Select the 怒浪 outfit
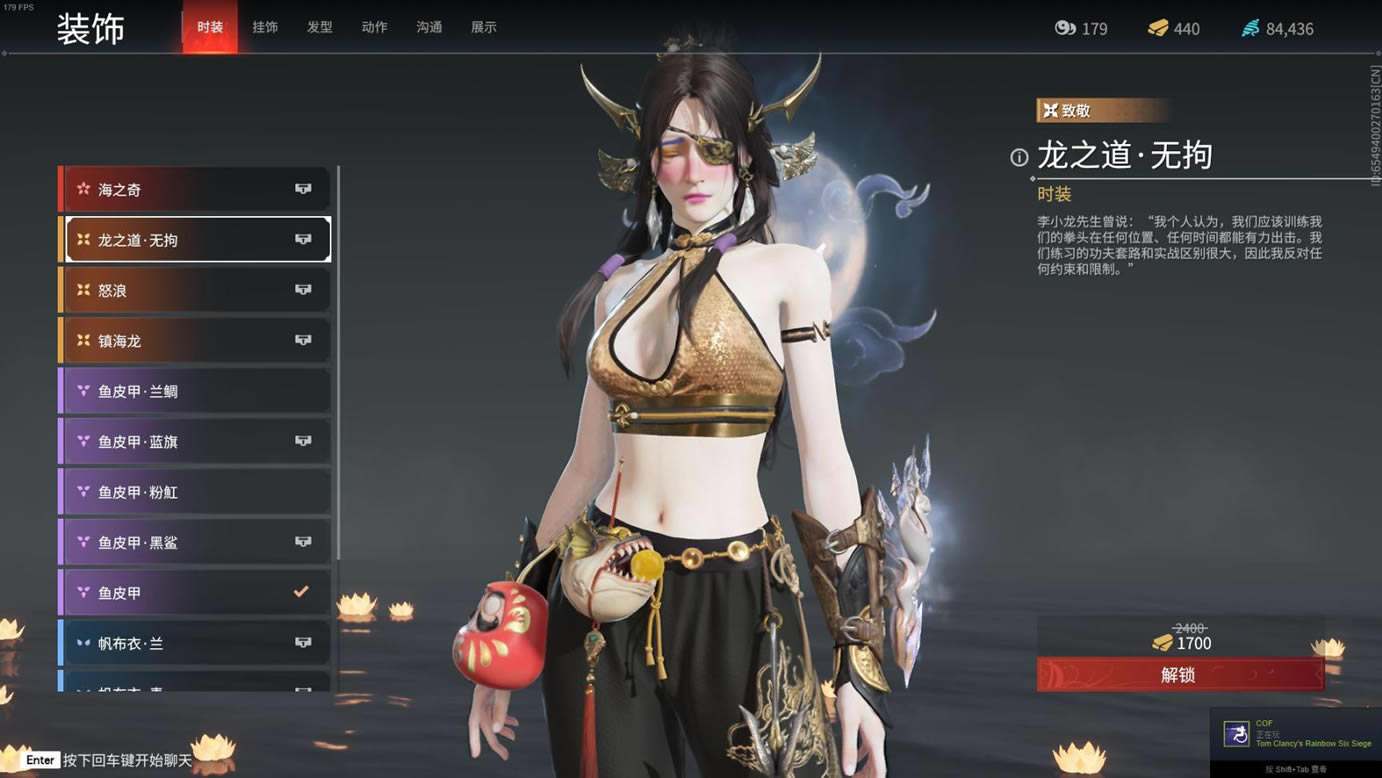The width and height of the screenshot is (1382, 778). (197, 290)
